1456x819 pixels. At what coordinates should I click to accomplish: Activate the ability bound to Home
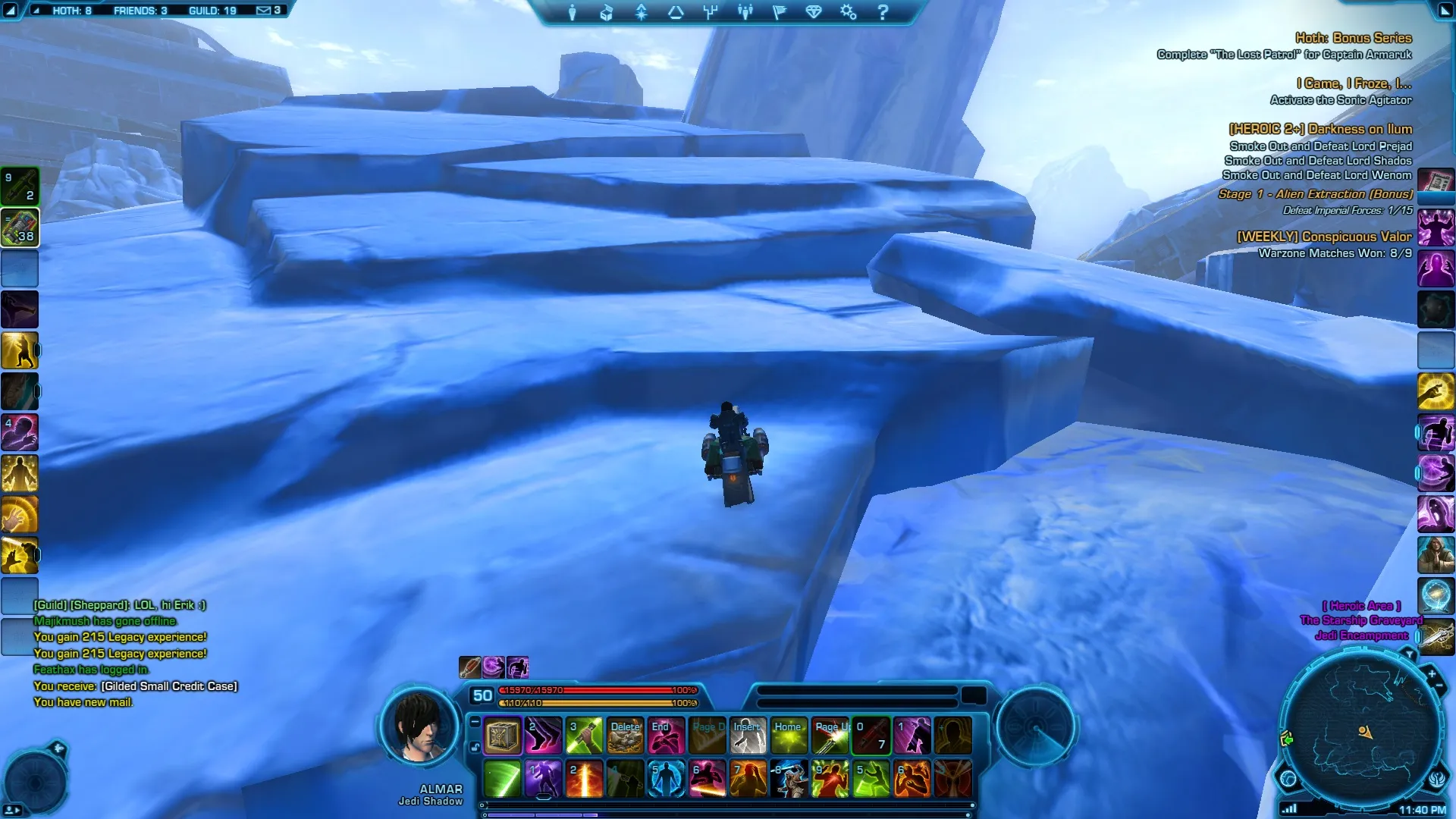pyautogui.click(x=789, y=736)
